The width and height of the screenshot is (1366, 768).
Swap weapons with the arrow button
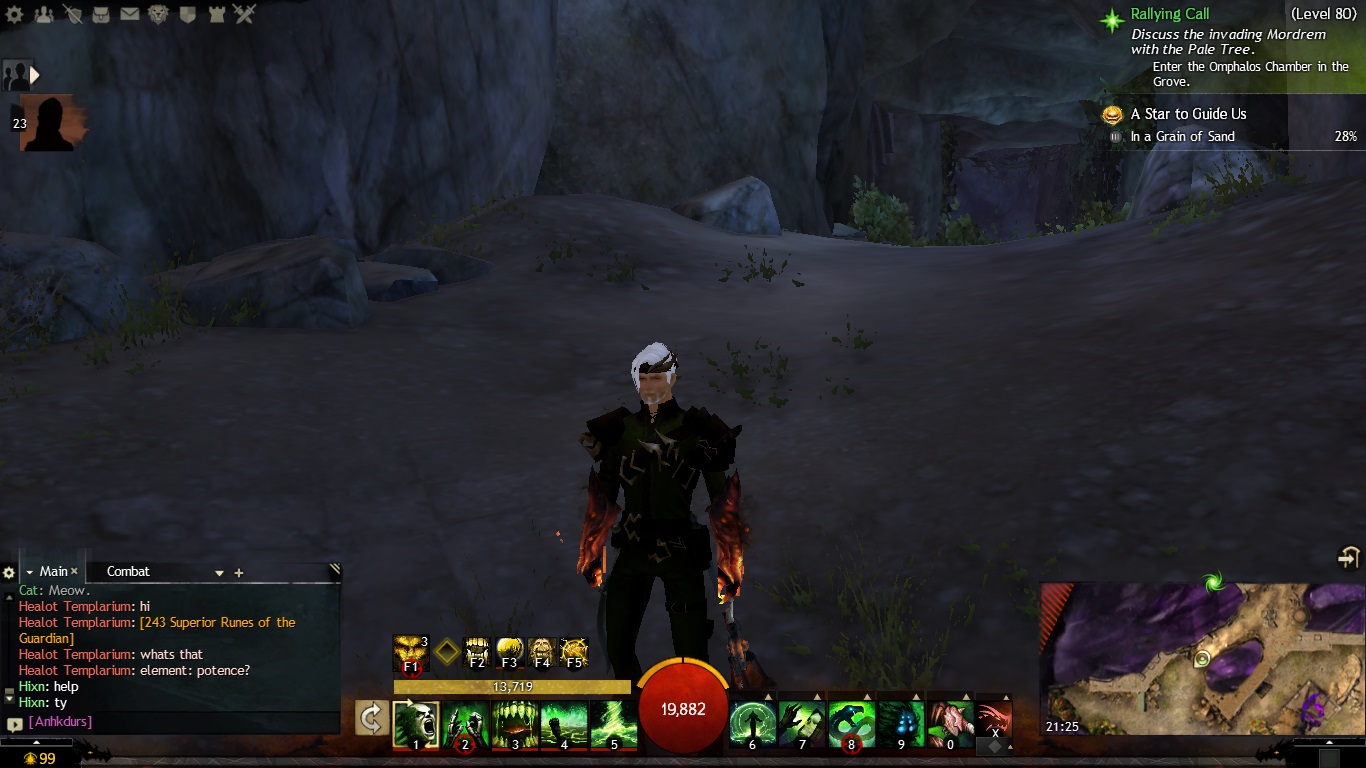[x=372, y=718]
